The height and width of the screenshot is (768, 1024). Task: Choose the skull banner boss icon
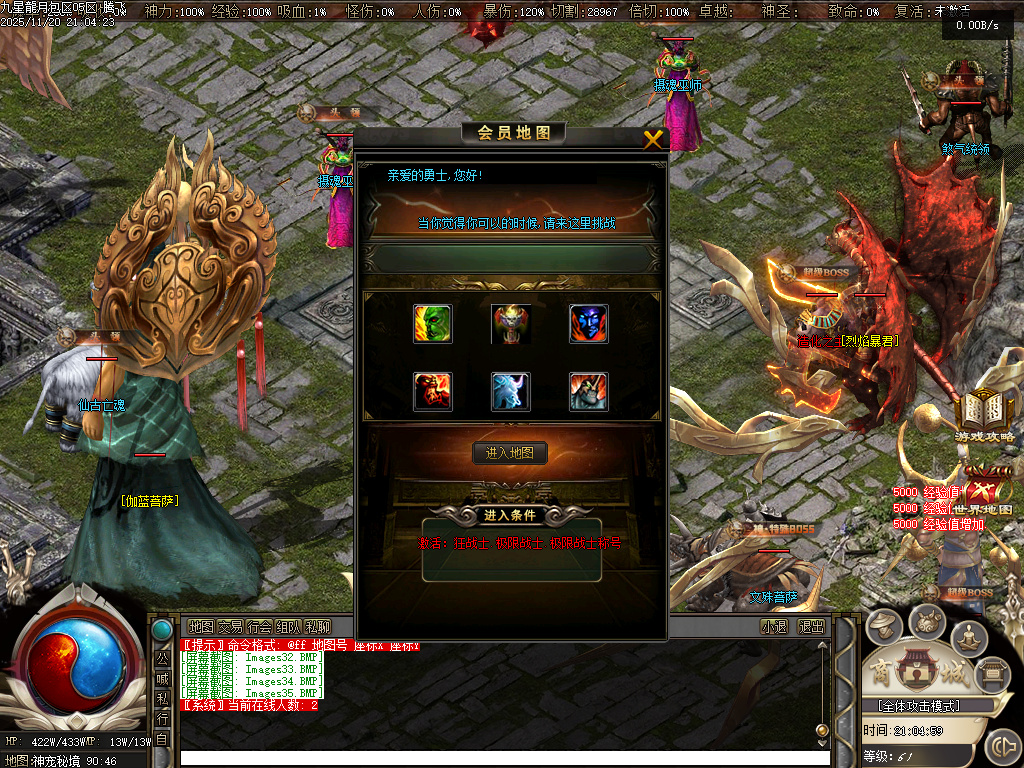511,324
